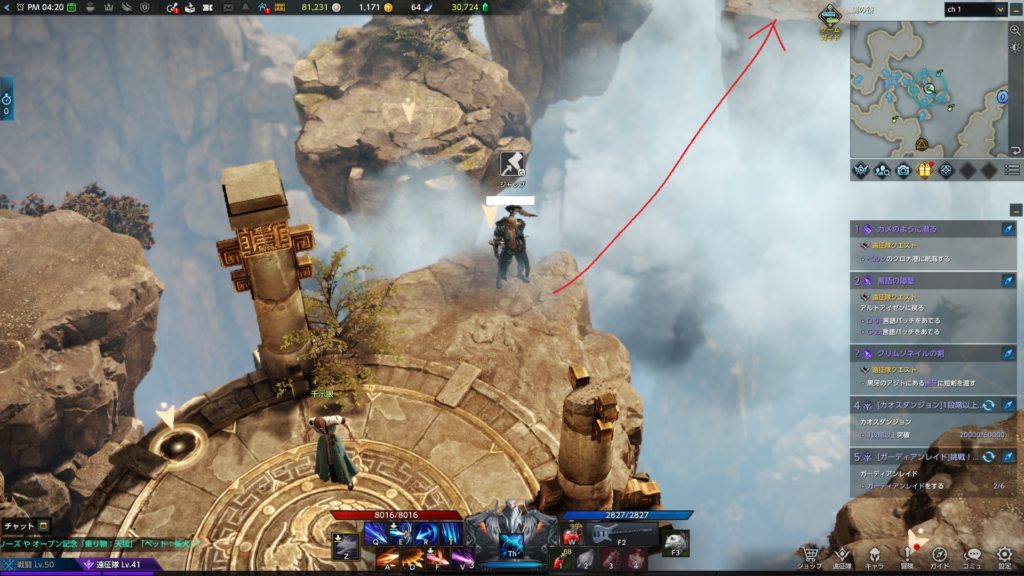Collapse the quest tracker with its minus button
This screenshot has width=1024, height=576.
coord(1015,210)
